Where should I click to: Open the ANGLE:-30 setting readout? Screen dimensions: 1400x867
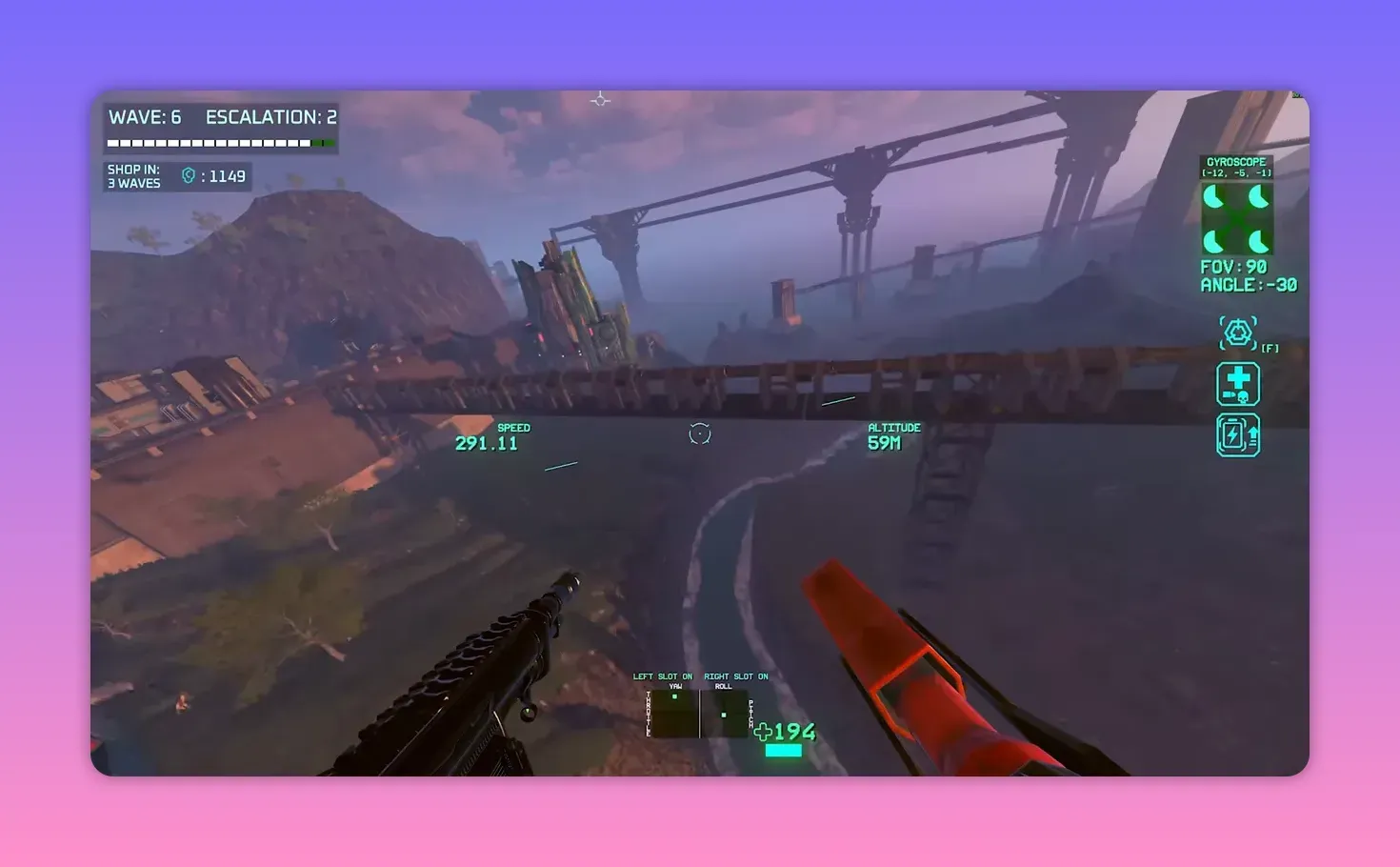[x=1248, y=285]
